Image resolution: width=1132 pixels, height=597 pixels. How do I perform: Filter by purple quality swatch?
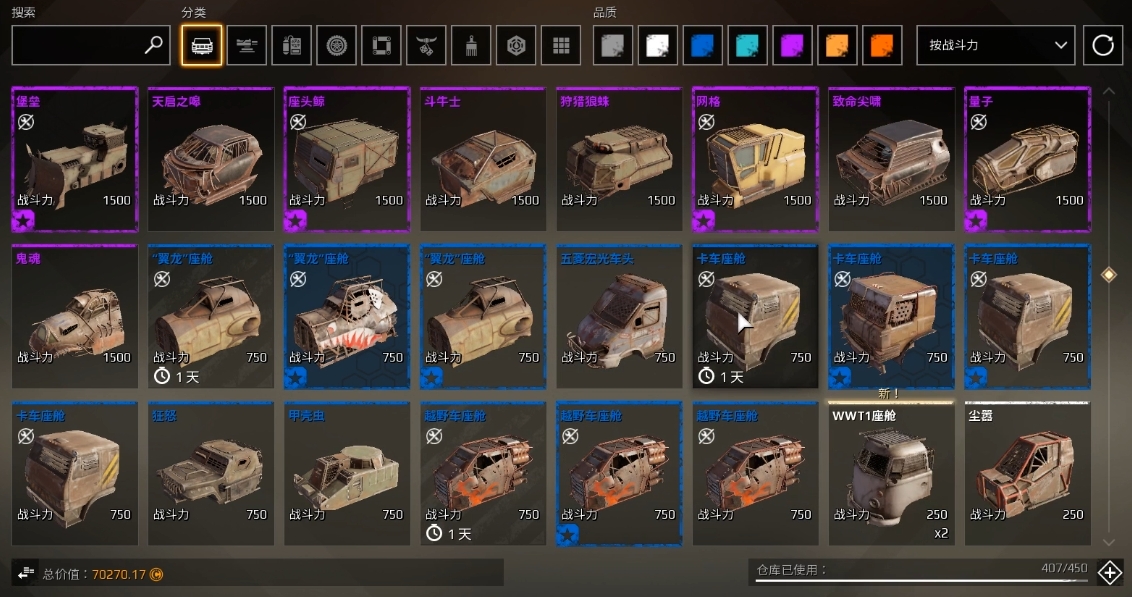[x=795, y=45]
